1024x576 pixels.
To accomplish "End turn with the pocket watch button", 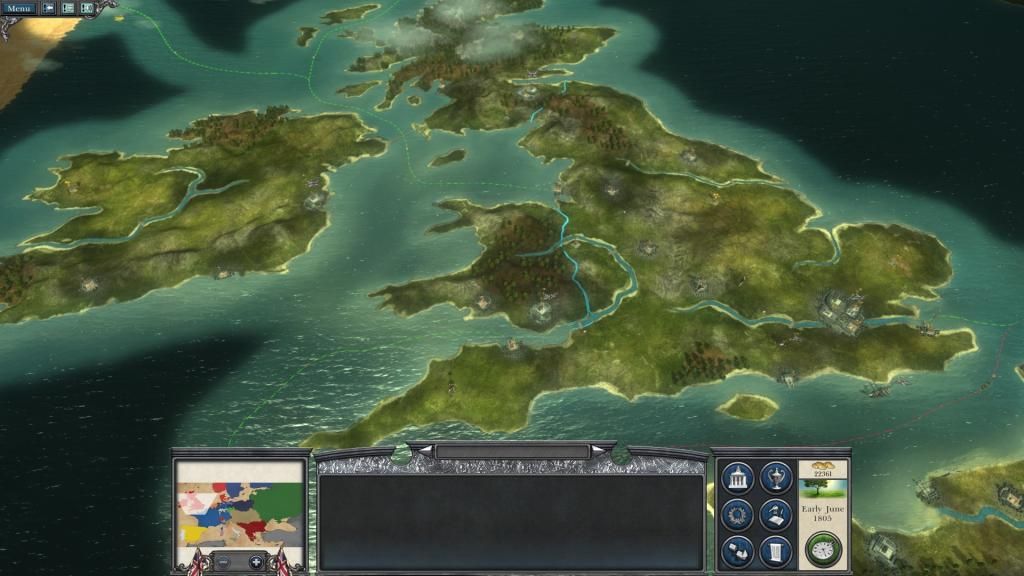I will coord(823,549).
